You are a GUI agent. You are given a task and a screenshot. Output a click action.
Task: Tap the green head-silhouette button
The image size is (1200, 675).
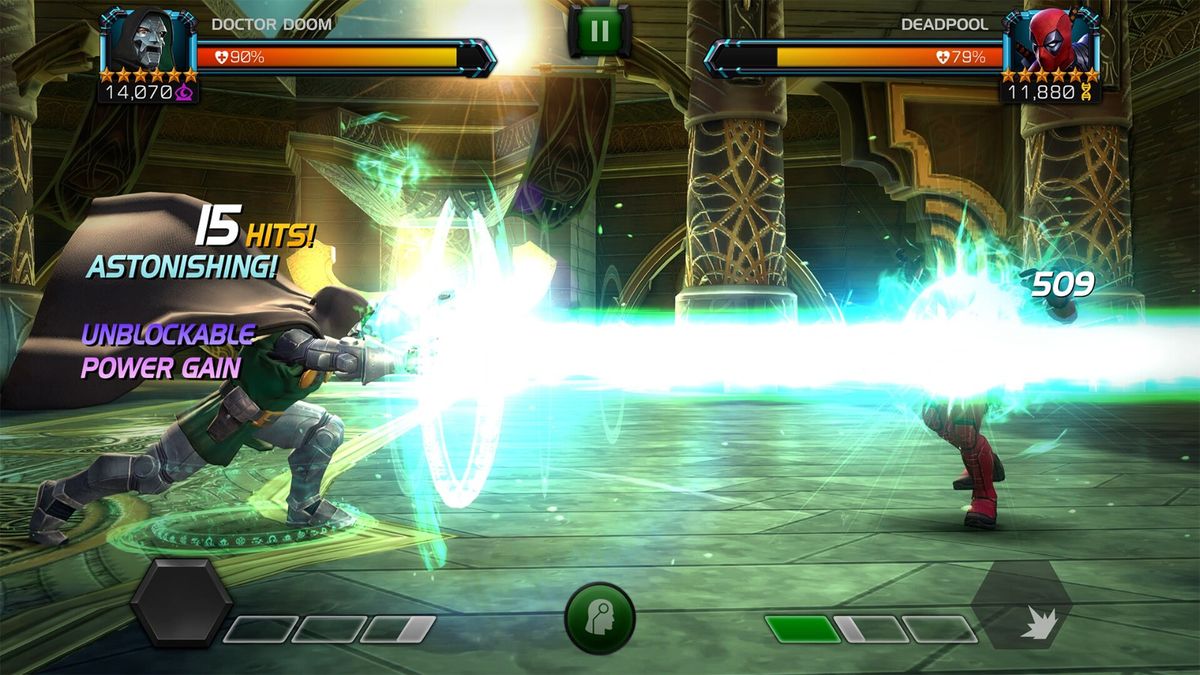click(x=600, y=618)
